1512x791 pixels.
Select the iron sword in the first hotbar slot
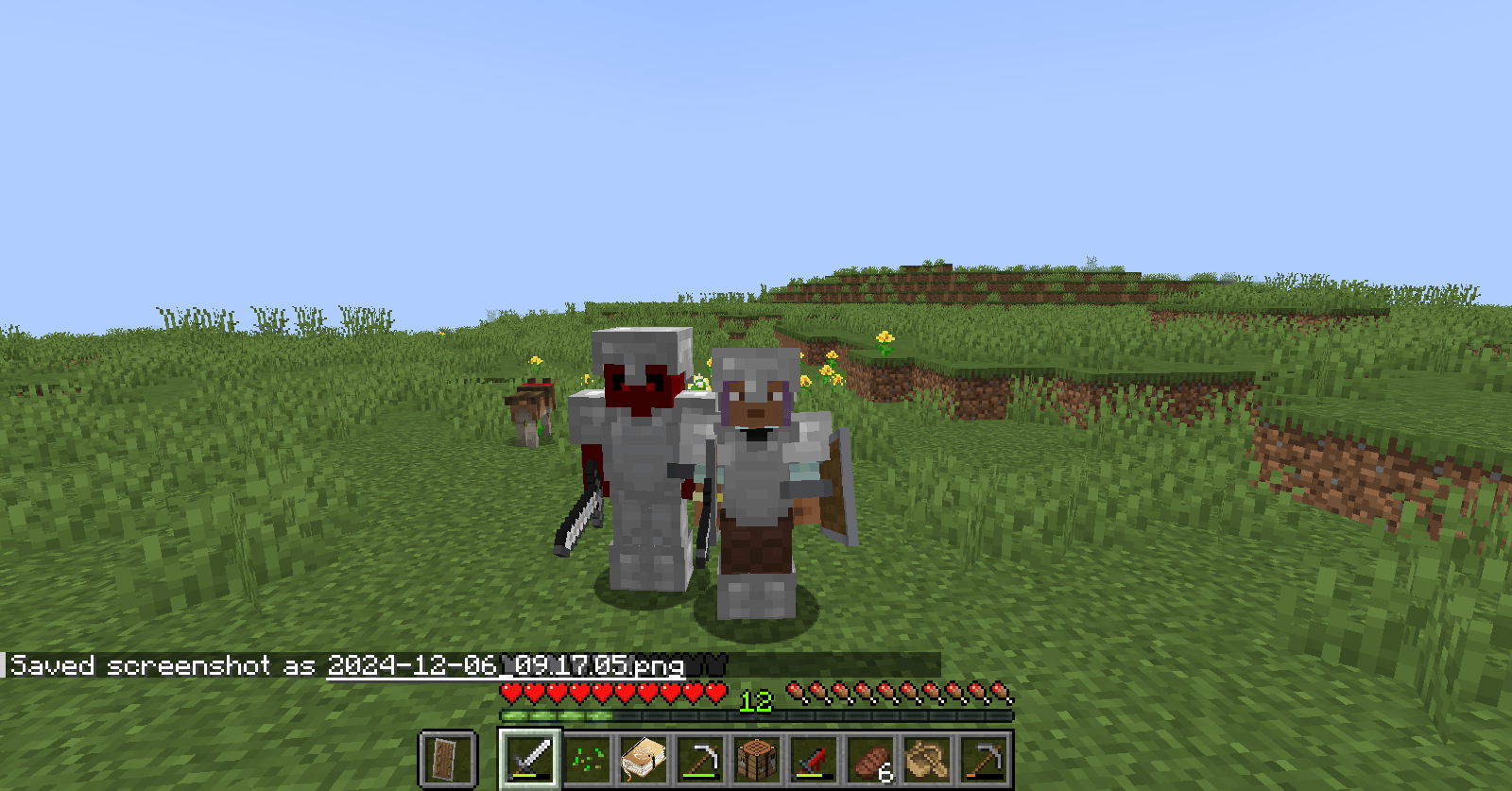[x=529, y=759]
